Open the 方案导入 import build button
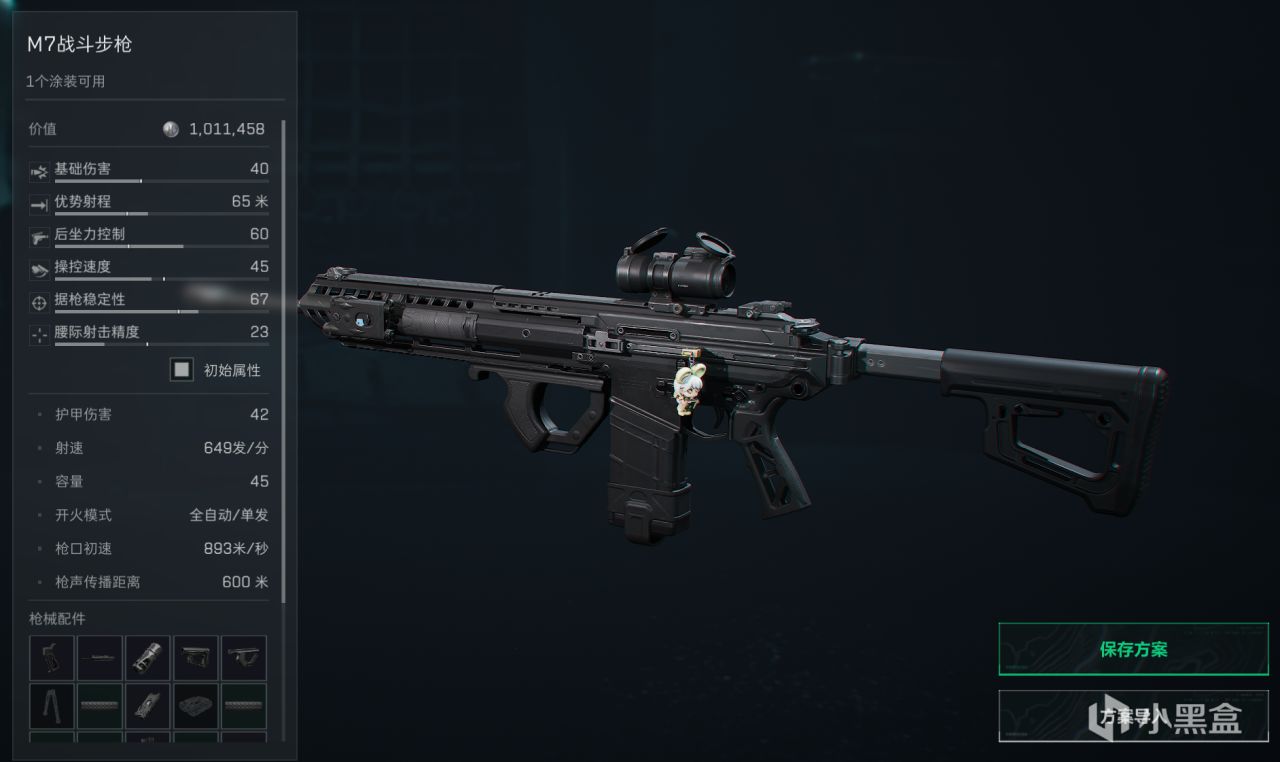The height and width of the screenshot is (762, 1280). point(1133,715)
